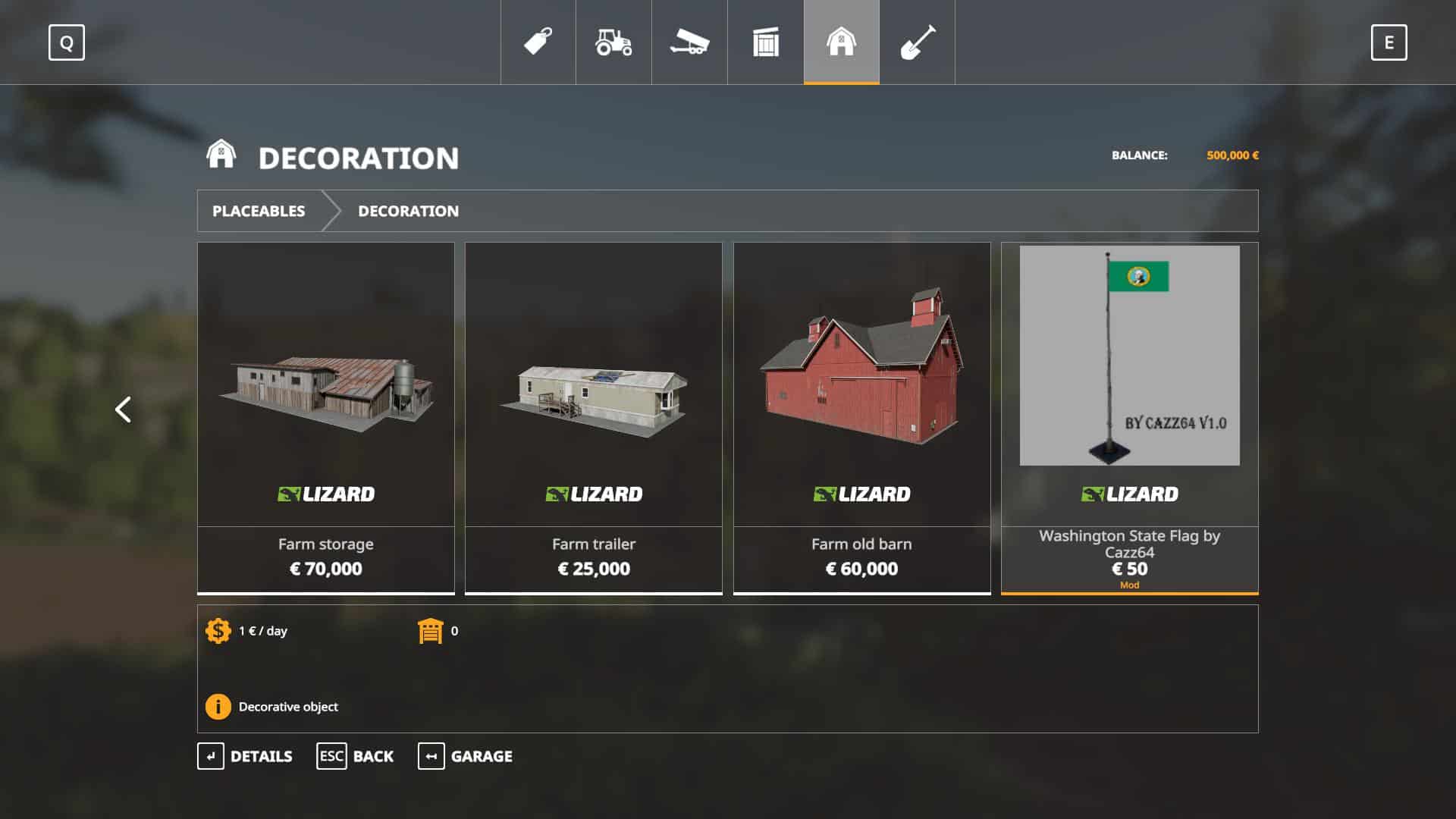Pick the Farm old barn item
This screenshot has width=1456, height=819.
(861, 417)
